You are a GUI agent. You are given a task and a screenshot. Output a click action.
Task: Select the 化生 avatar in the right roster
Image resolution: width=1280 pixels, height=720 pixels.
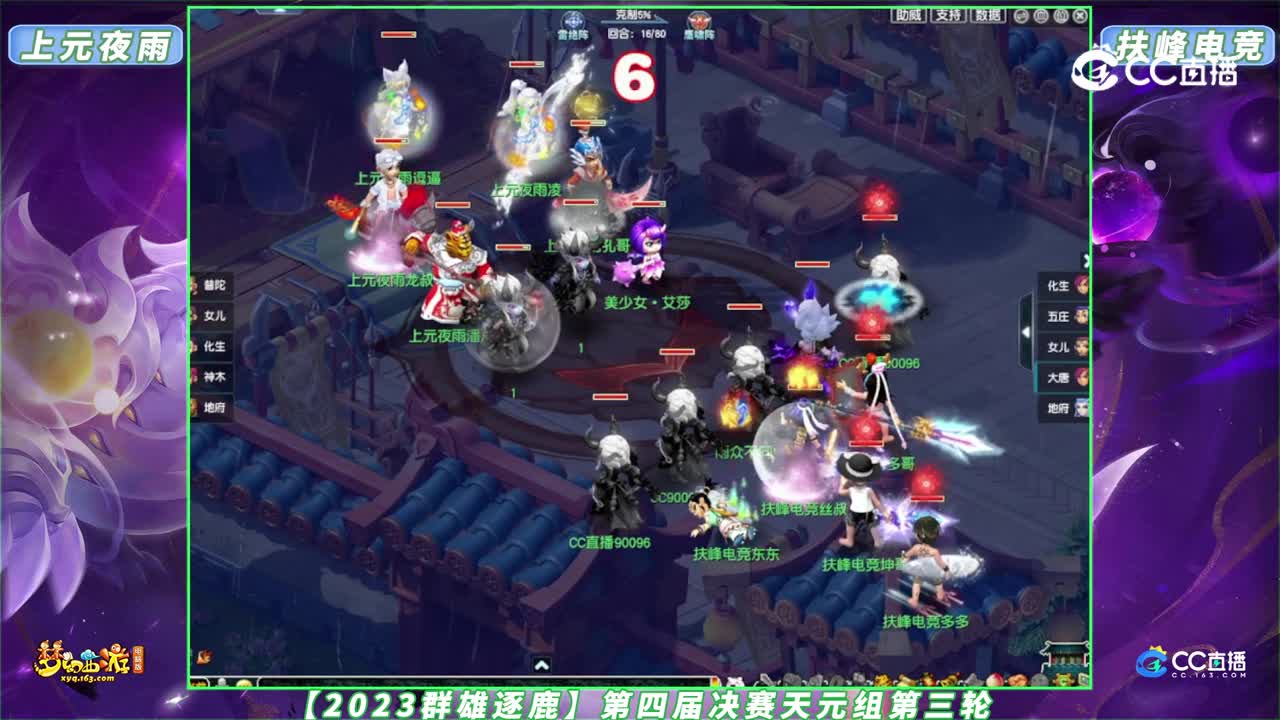tap(1080, 287)
